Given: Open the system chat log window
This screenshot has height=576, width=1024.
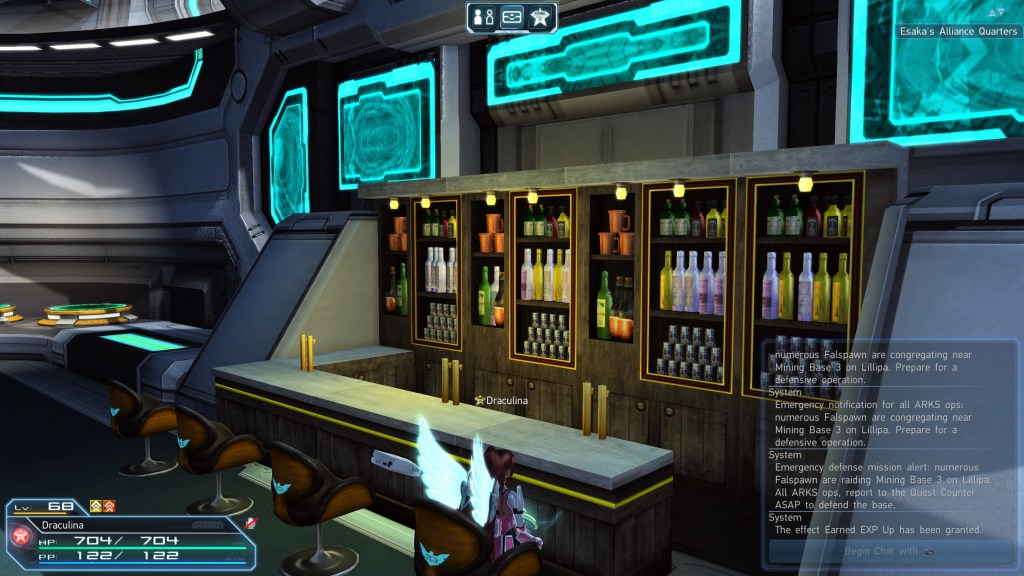Looking at the screenshot, I should [x=890, y=440].
